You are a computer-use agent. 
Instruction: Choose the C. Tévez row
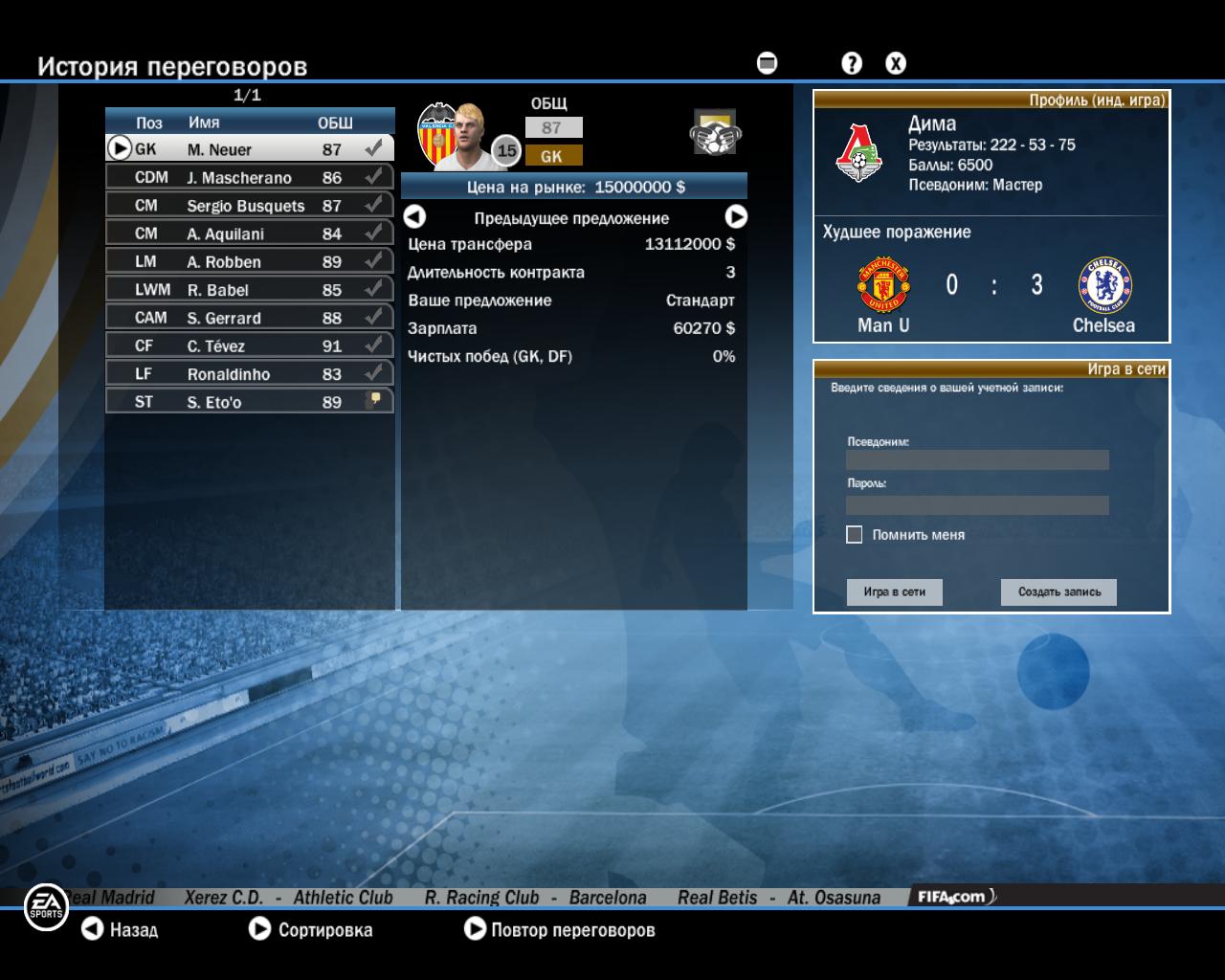pos(249,345)
